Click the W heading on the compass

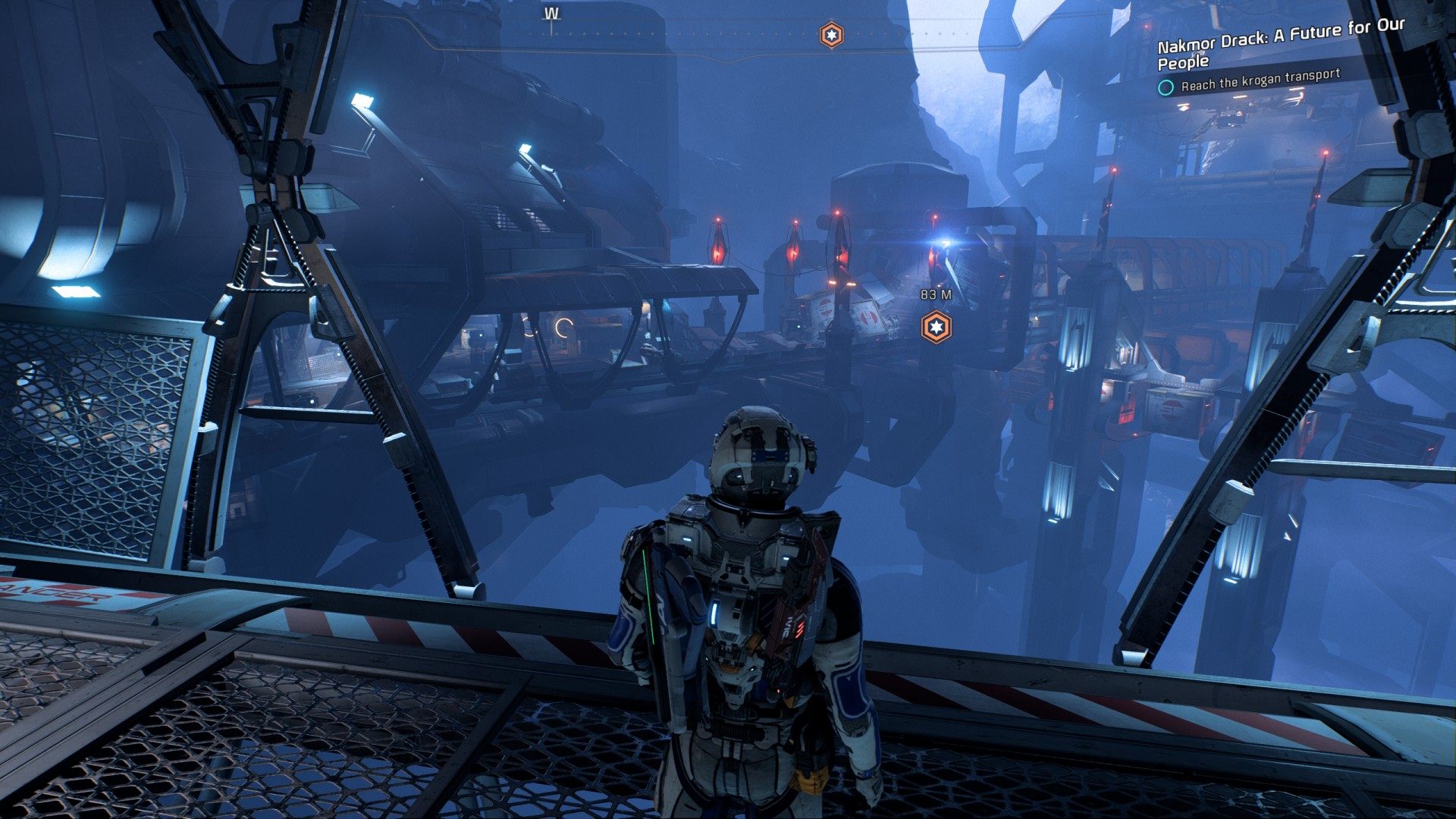tap(551, 14)
